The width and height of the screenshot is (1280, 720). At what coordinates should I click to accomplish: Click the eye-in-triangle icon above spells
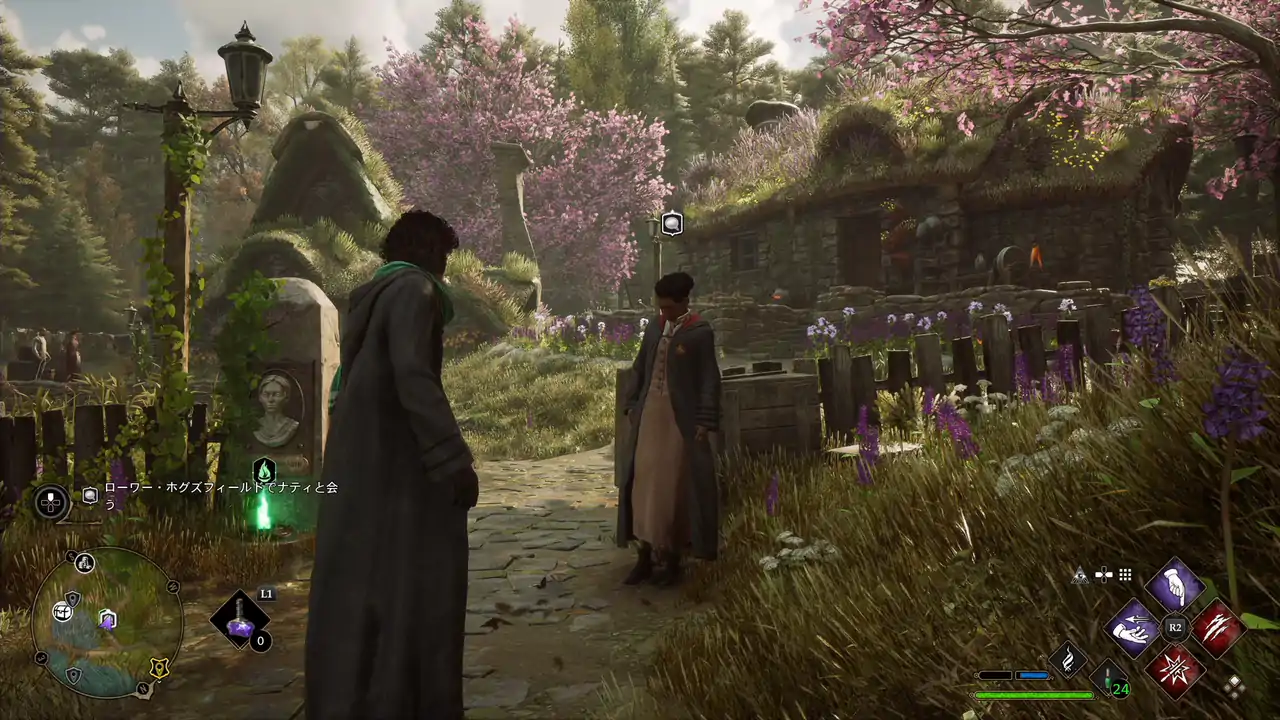(1080, 575)
